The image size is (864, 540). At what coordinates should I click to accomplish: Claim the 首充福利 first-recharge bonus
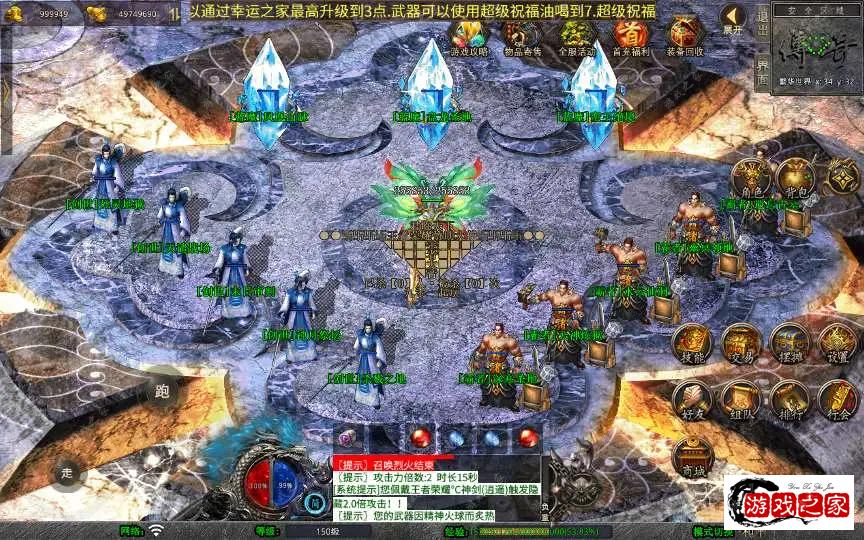coord(630,38)
